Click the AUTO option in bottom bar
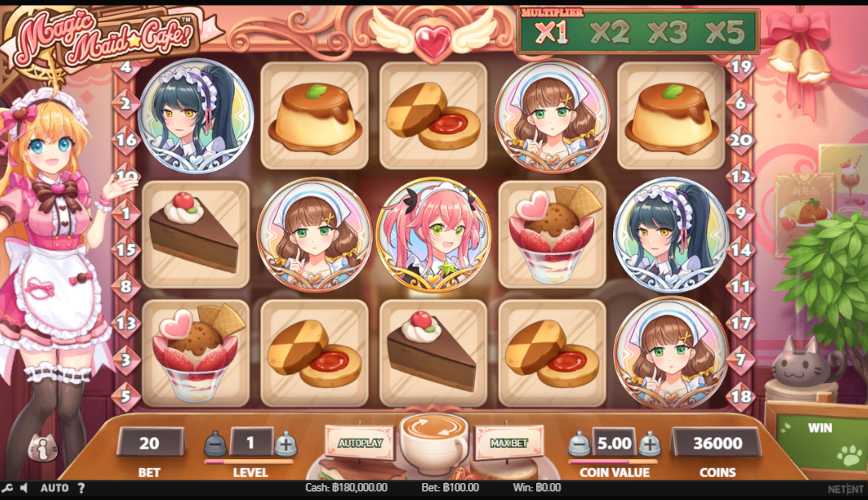 tap(54, 489)
